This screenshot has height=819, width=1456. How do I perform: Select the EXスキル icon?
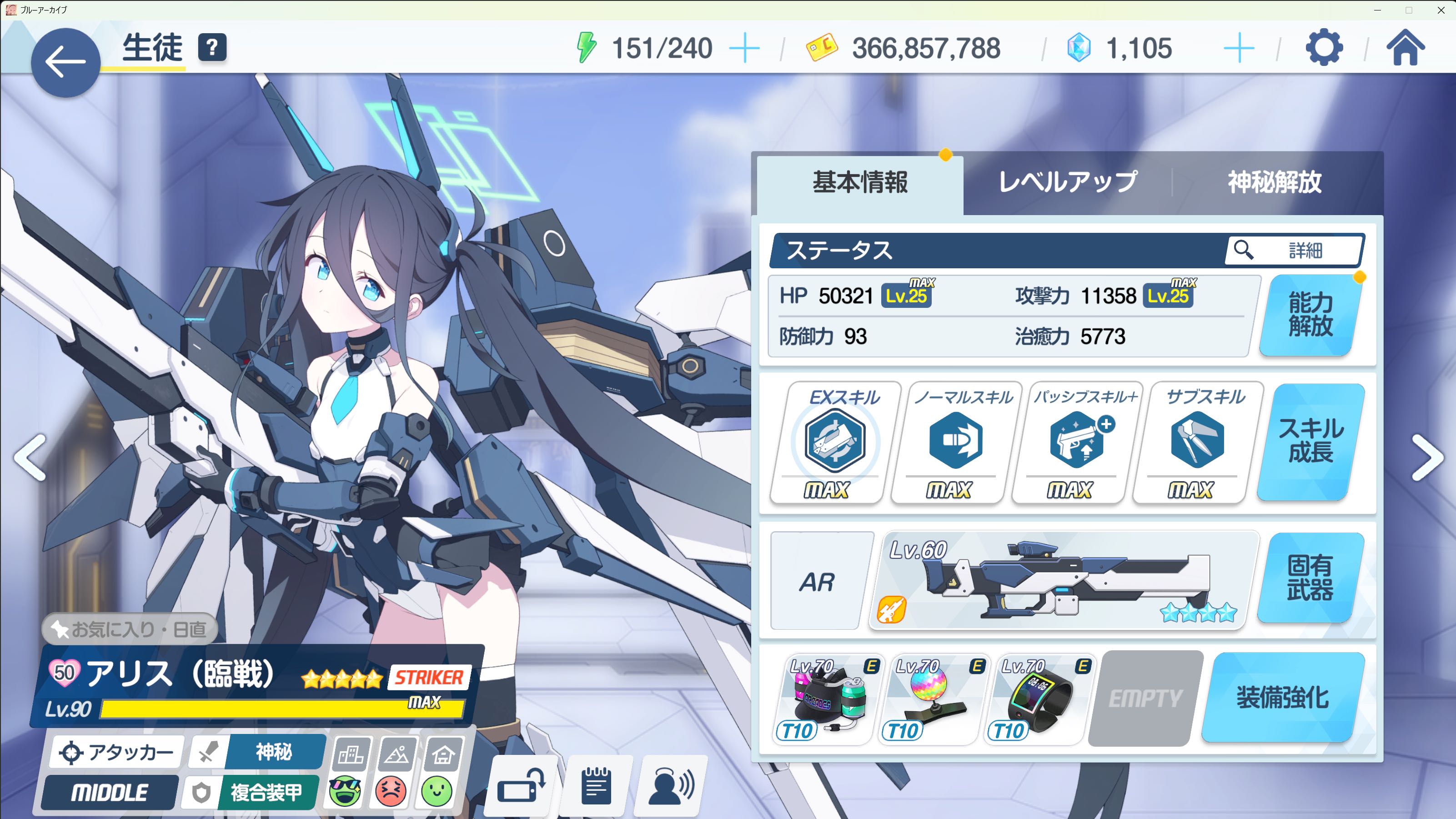(x=835, y=441)
